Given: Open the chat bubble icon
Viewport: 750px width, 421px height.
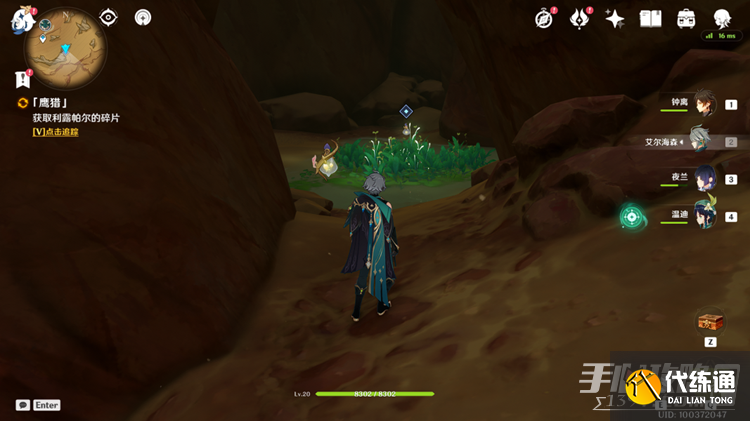Looking at the screenshot, I should (22, 405).
